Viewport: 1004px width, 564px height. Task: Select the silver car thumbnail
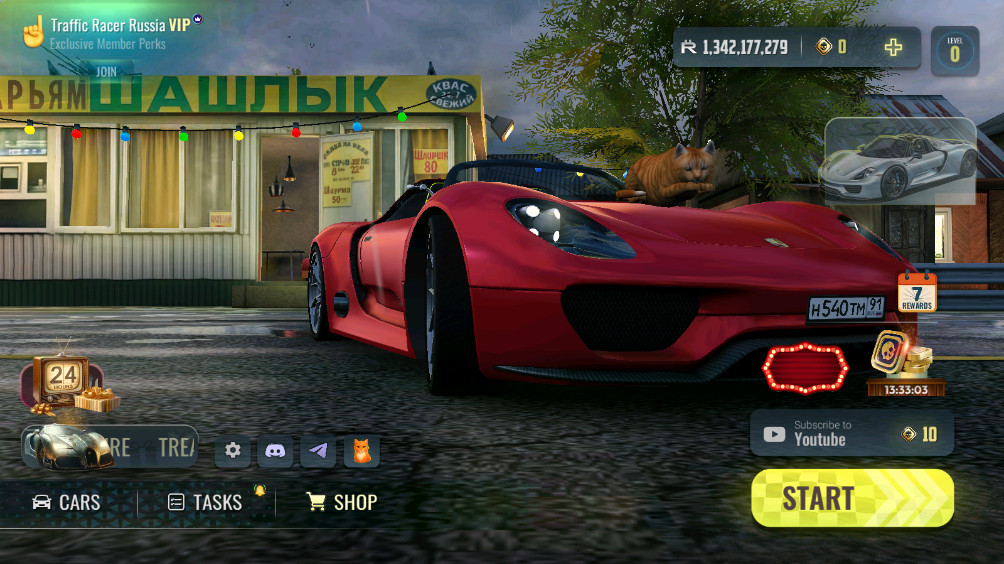pos(899,162)
